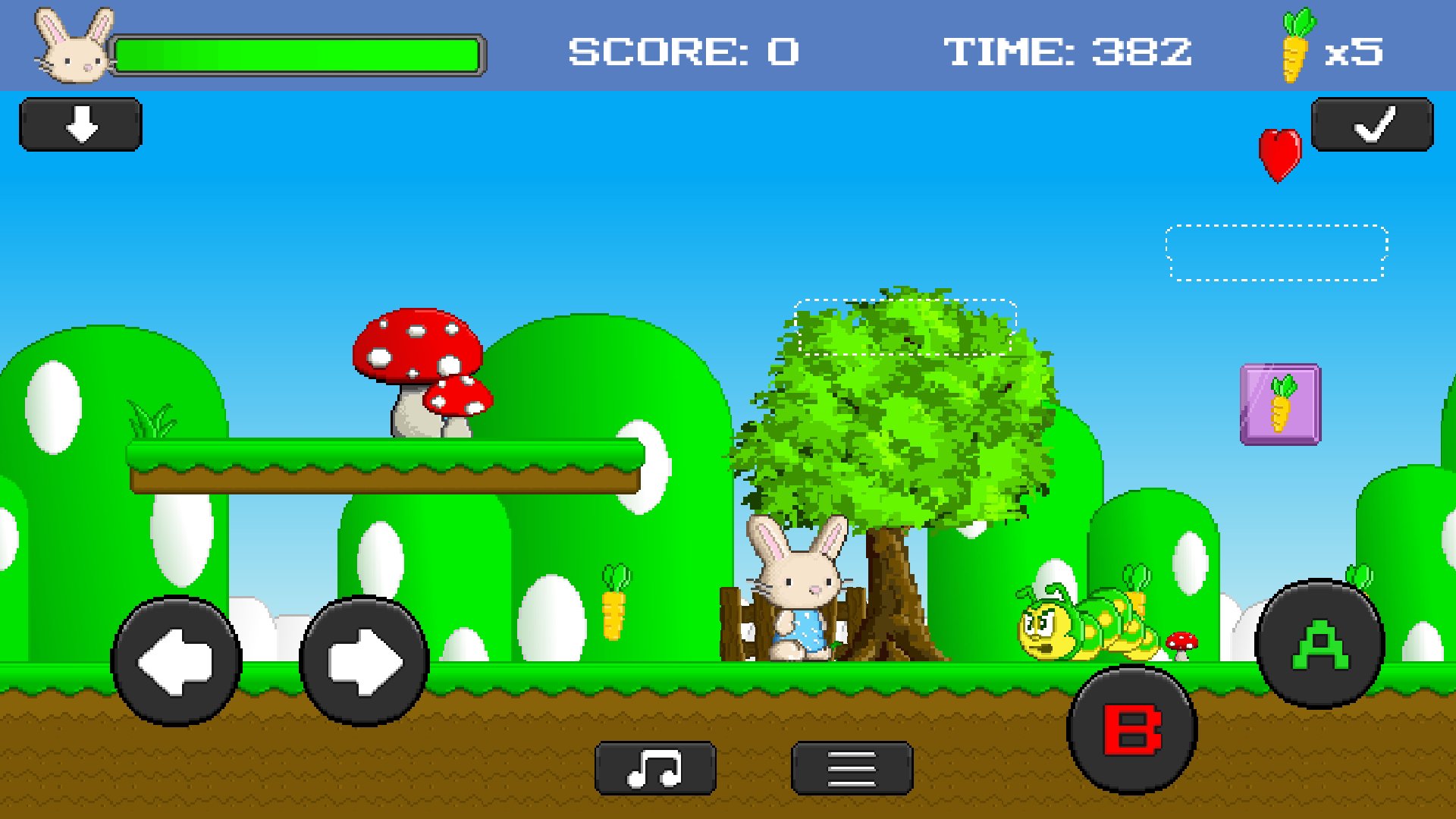Open the hamburger menu
The height and width of the screenshot is (819, 1456).
[x=851, y=766]
